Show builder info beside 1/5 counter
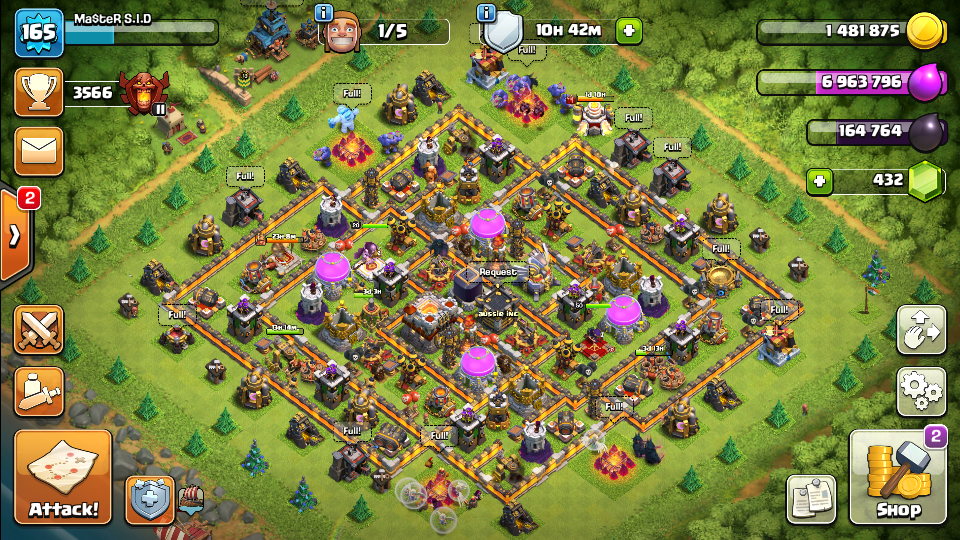The height and width of the screenshot is (540, 960). pyautogui.click(x=324, y=13)
